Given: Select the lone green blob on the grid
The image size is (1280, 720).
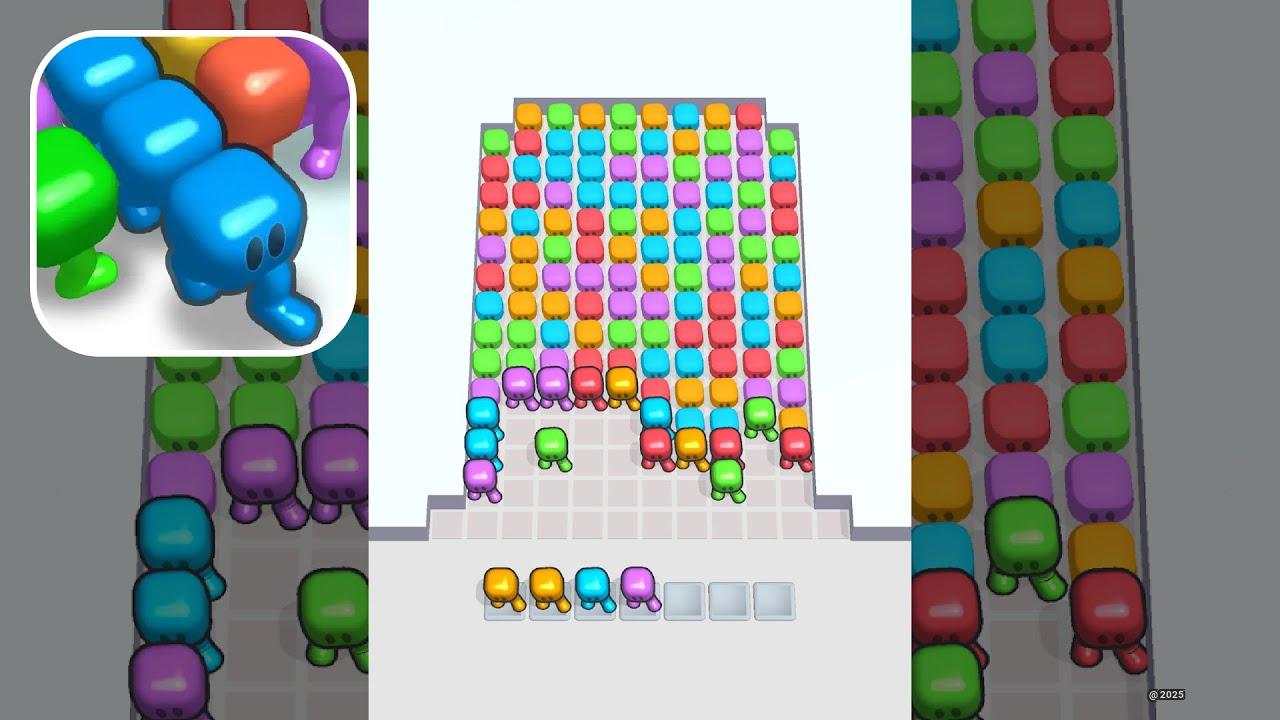Looking at the screenshot, I should [x=551, y=447].
